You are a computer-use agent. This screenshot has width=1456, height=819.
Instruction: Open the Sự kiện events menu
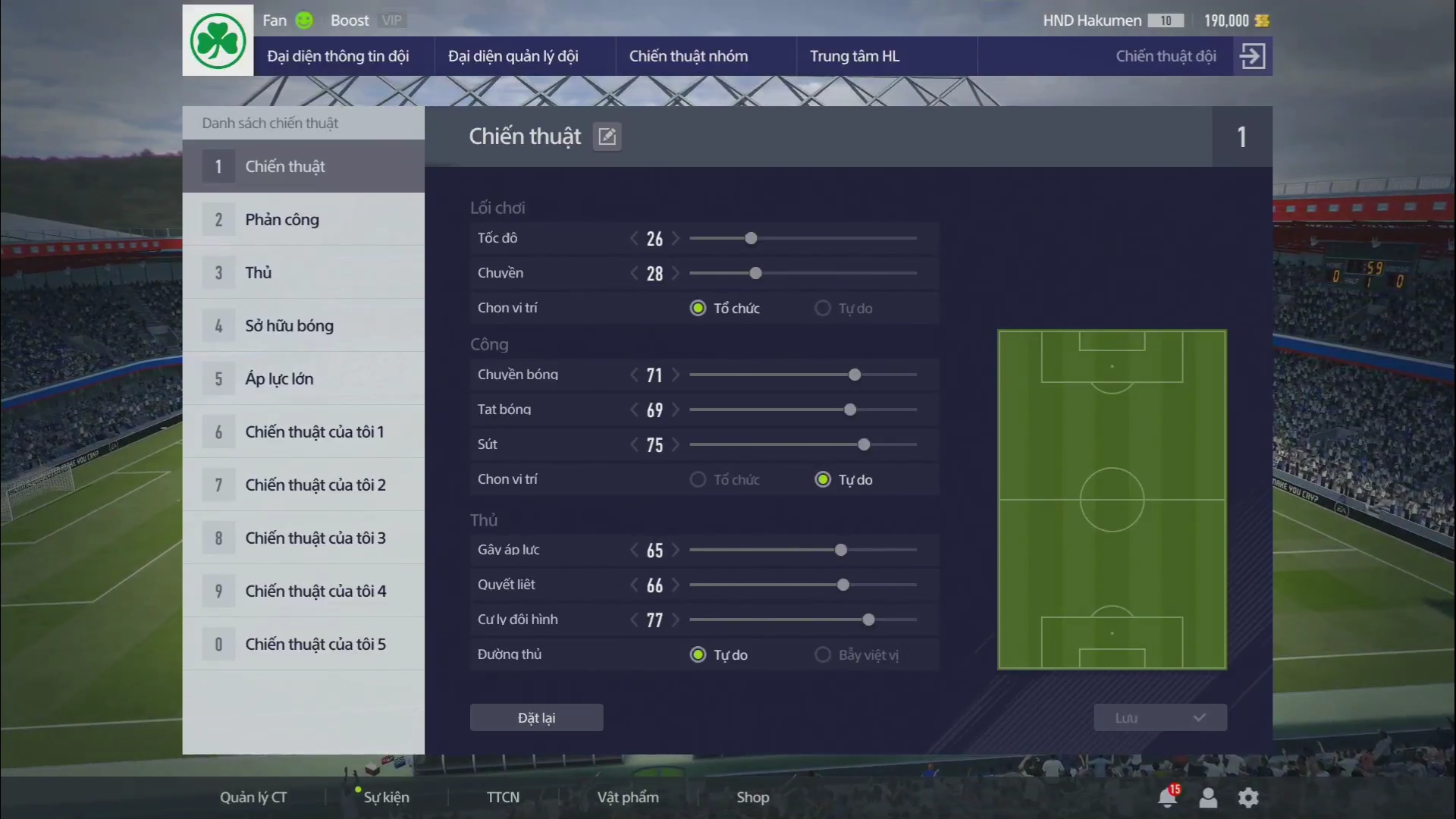point(386,797)
